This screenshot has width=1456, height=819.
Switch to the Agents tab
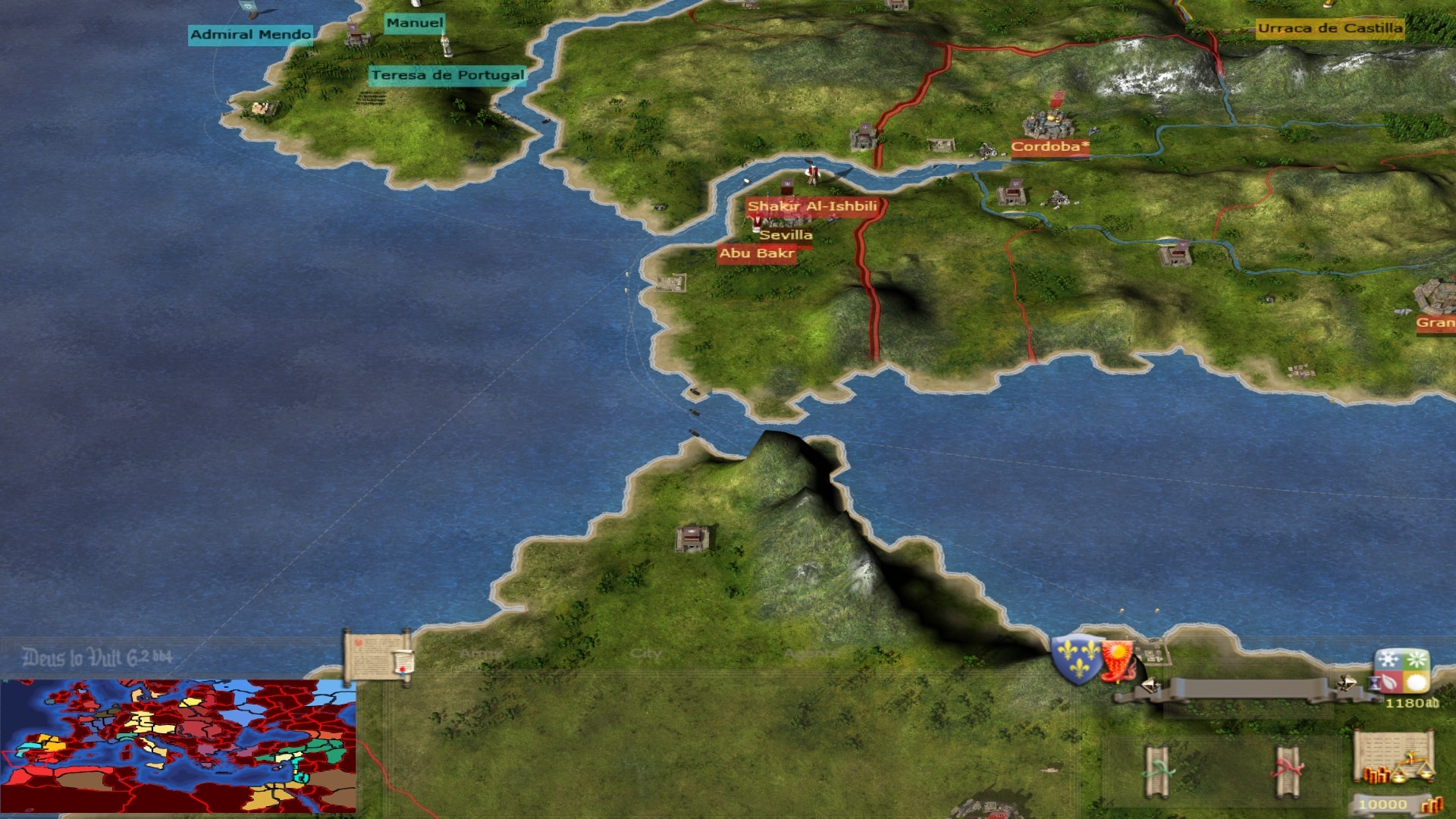[808, 654]
